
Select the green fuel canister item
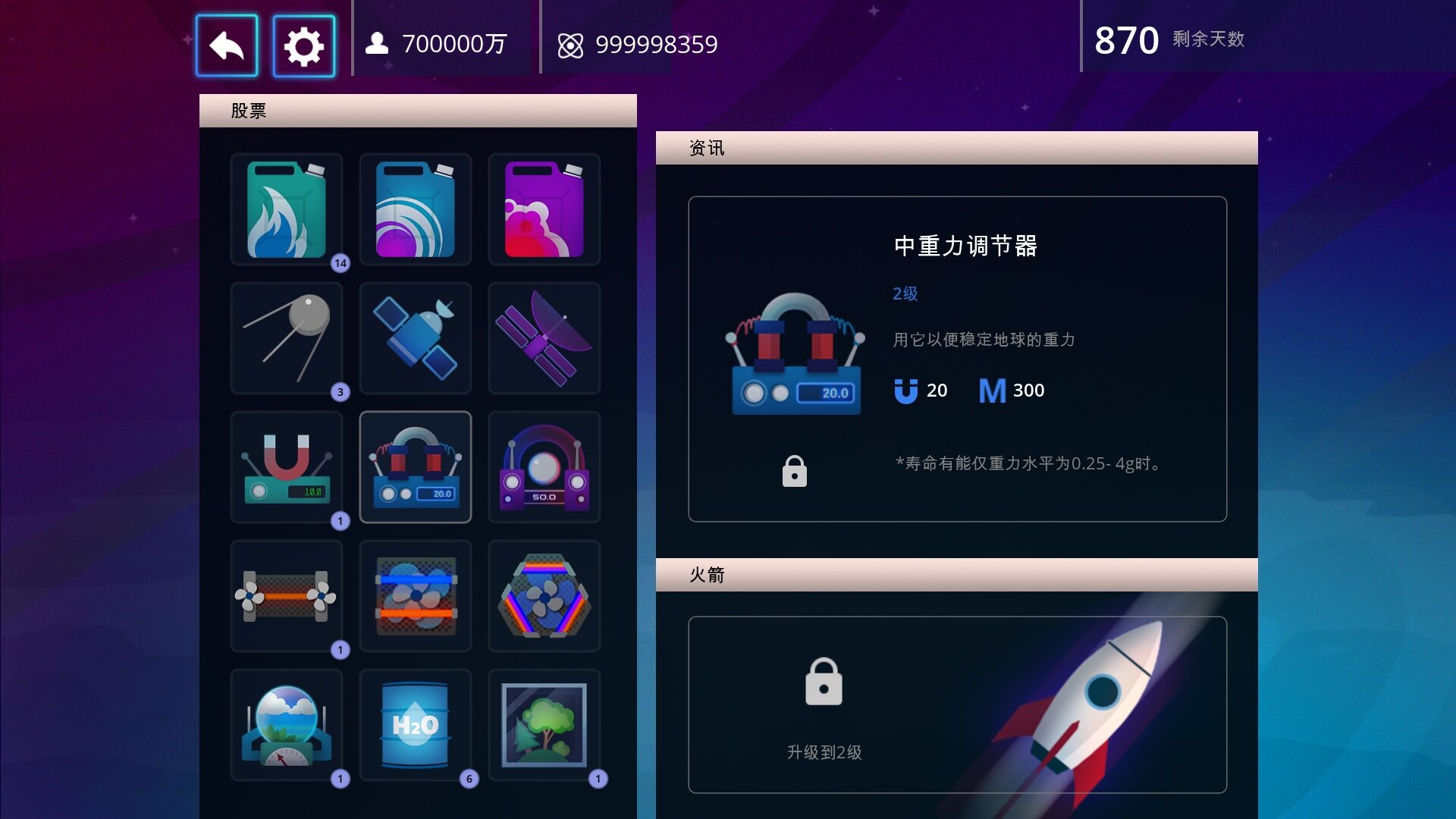point(287,210)
